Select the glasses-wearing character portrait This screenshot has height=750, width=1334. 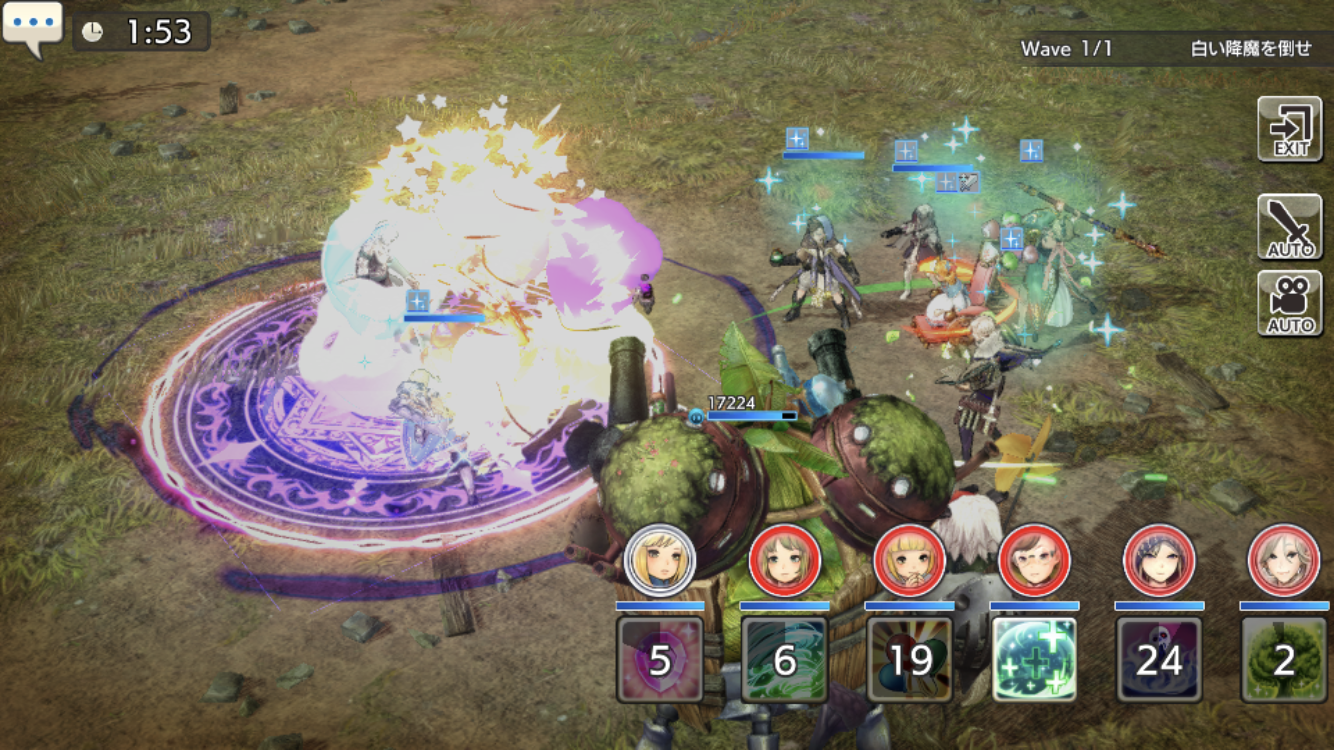[x=1034, y=559]
